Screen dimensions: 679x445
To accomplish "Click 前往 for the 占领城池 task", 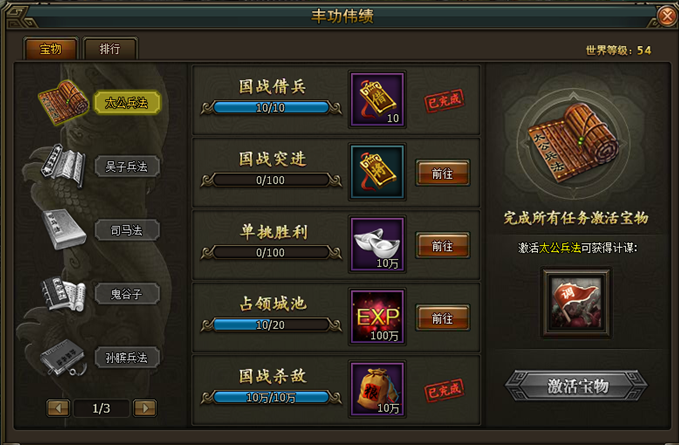I will point(442,318).
